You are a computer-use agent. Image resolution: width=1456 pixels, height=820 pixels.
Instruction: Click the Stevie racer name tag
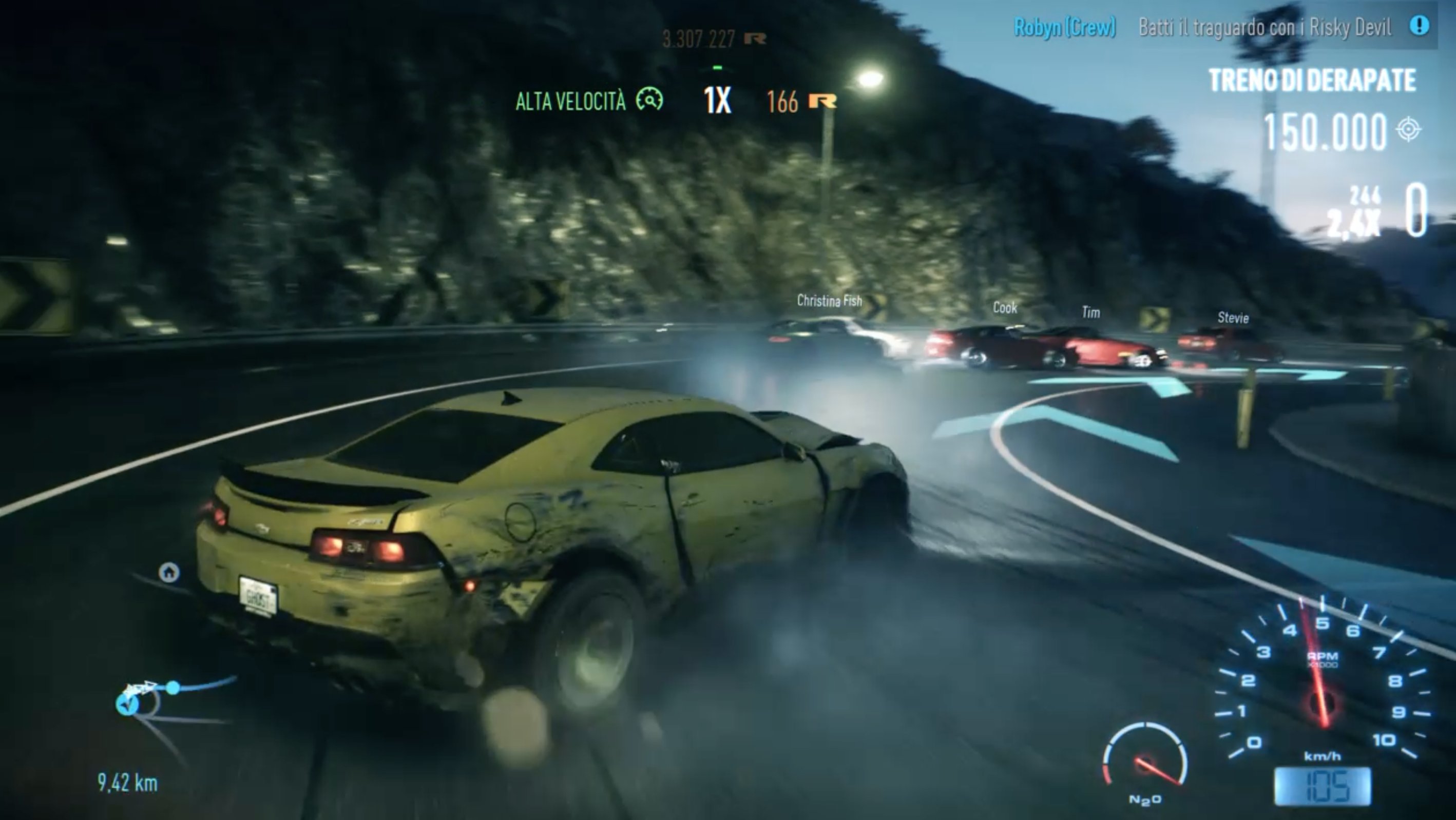1233,318
